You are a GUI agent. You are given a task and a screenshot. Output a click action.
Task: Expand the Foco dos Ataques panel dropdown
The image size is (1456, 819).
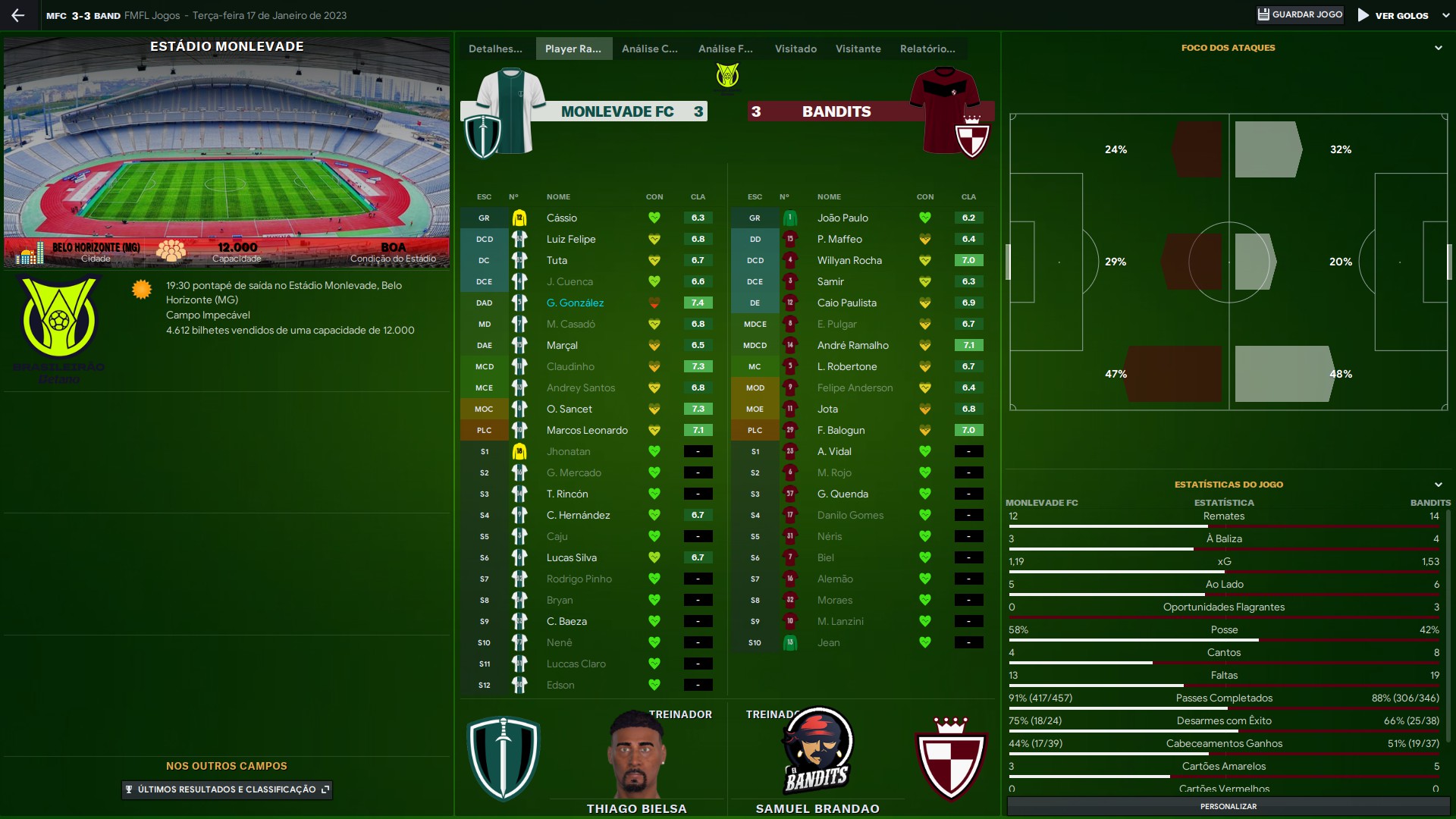(1438, 48)
